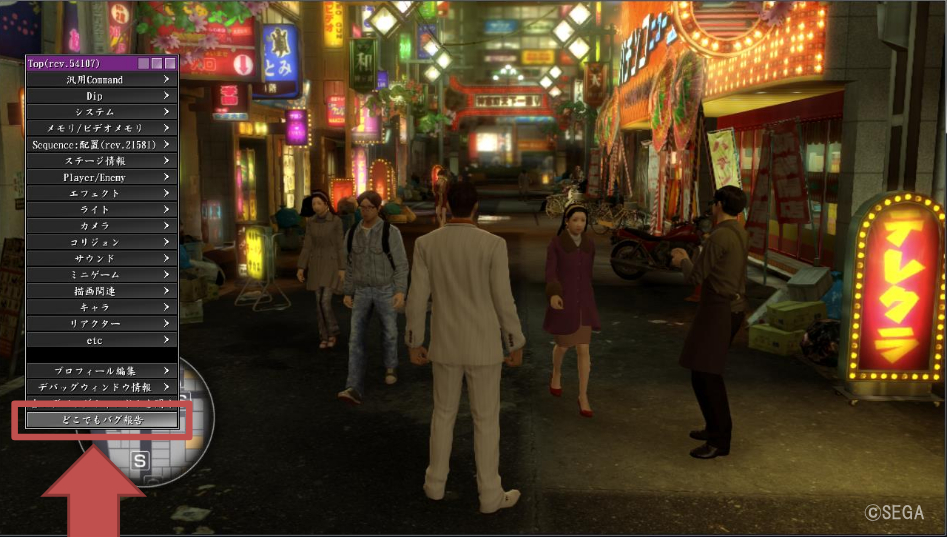Select the サウンド menu entry

pyautogui.click(x=101, y=258)
